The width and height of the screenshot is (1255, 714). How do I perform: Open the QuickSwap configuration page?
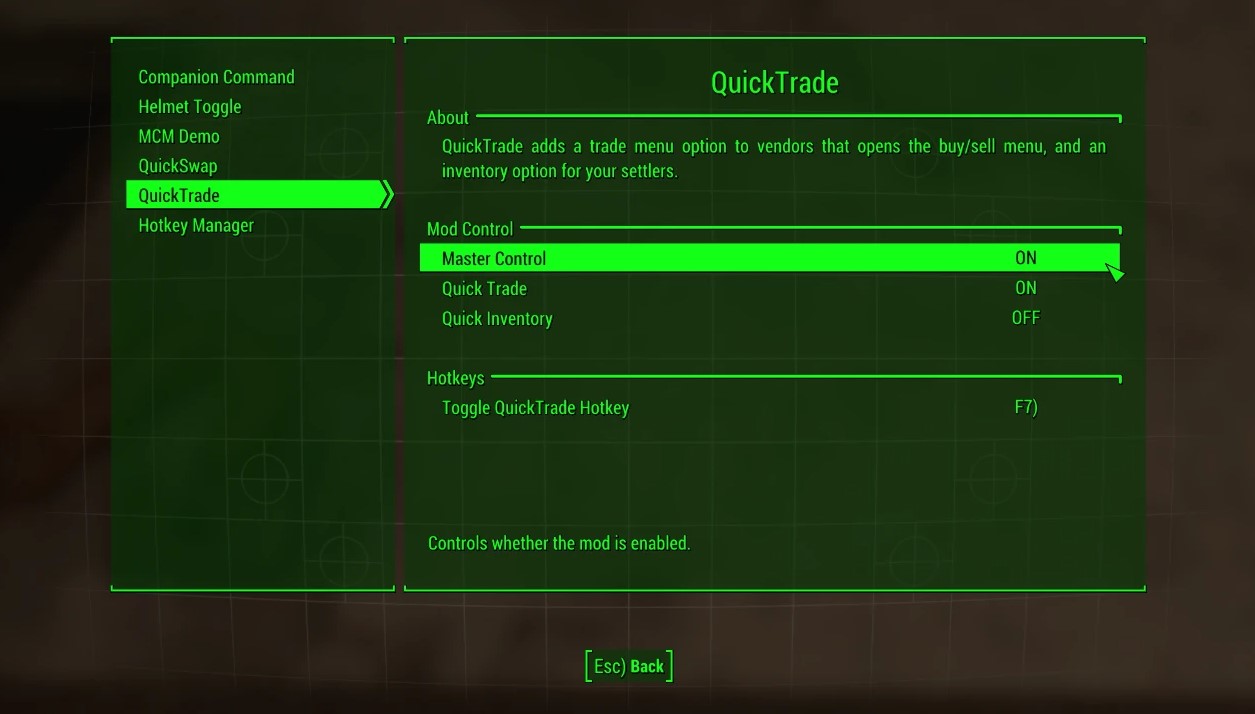click(x=177, y=166)
